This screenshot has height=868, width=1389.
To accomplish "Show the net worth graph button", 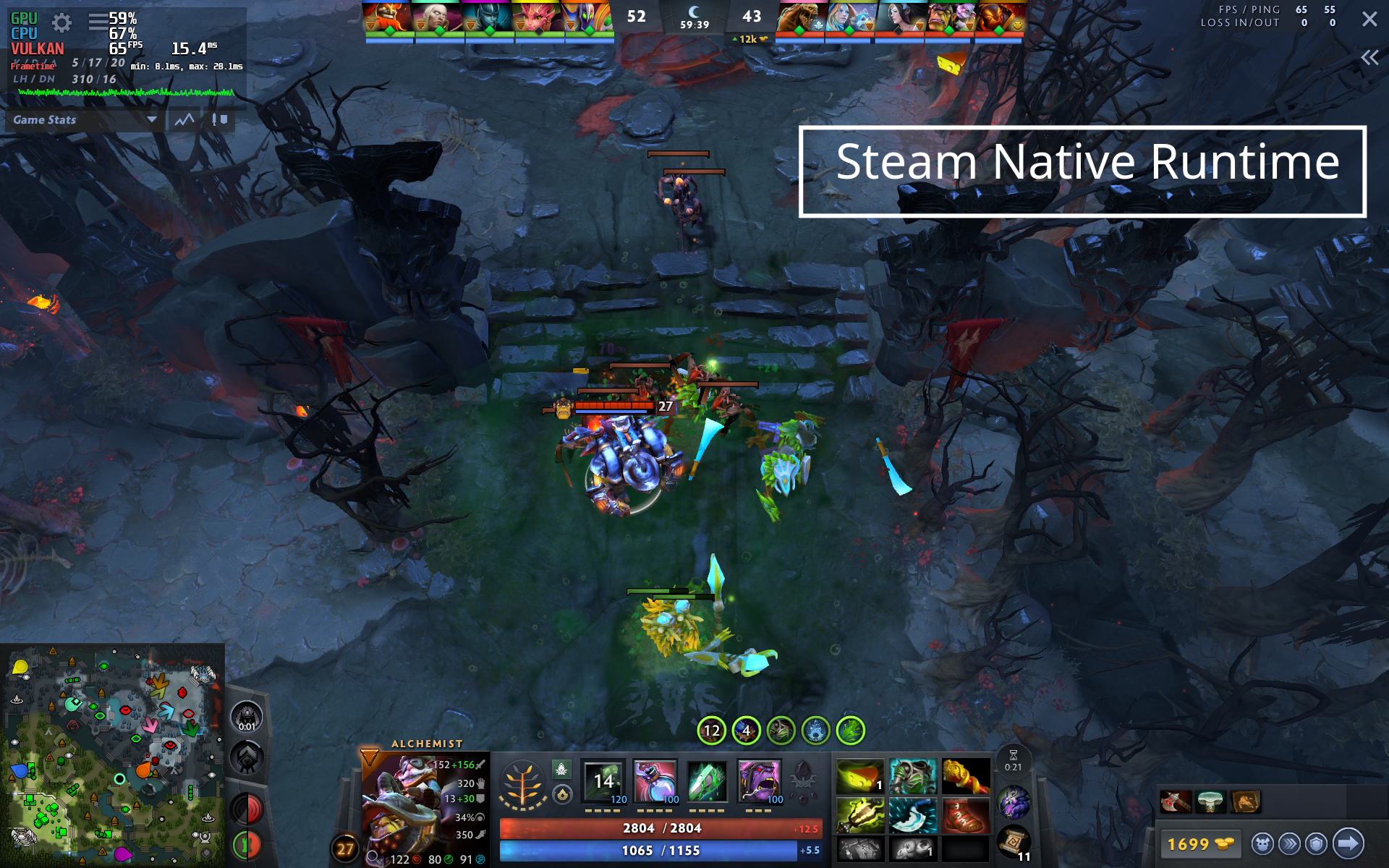I will coord(184,120).
